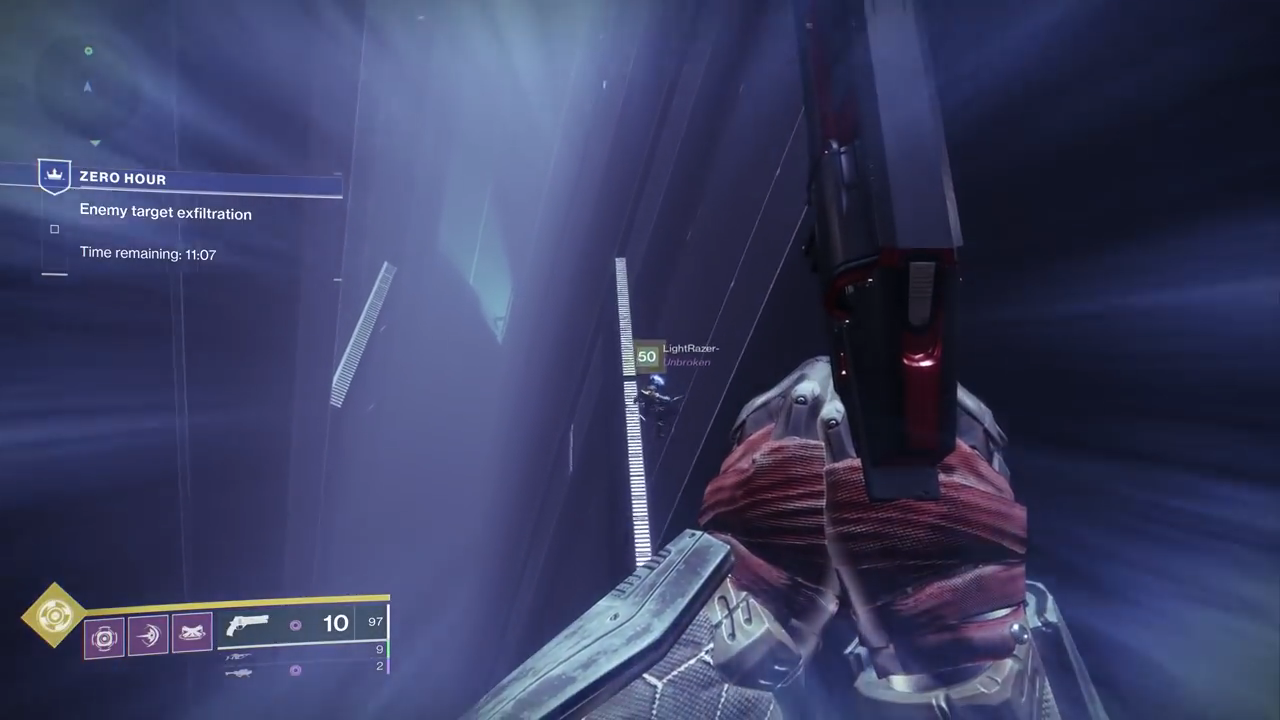Screen dimensions: 1280x720
Task: Select the Zero Hour objective tracker
Action: point(190,179)
